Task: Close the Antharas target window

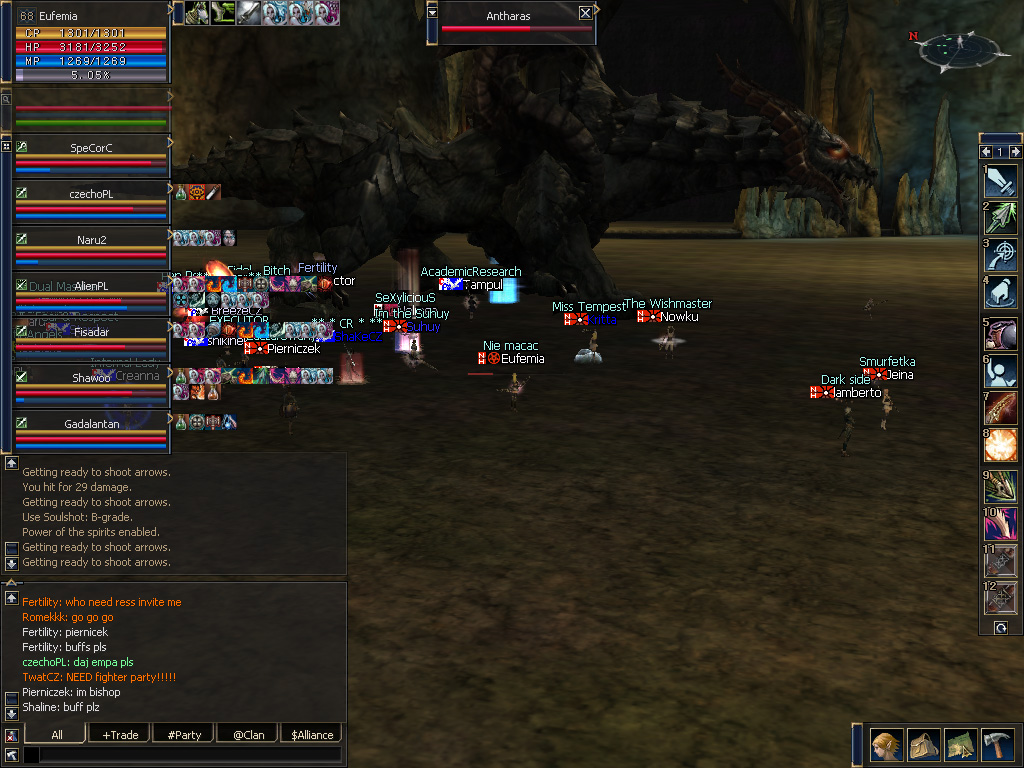Action: (585, 13)
